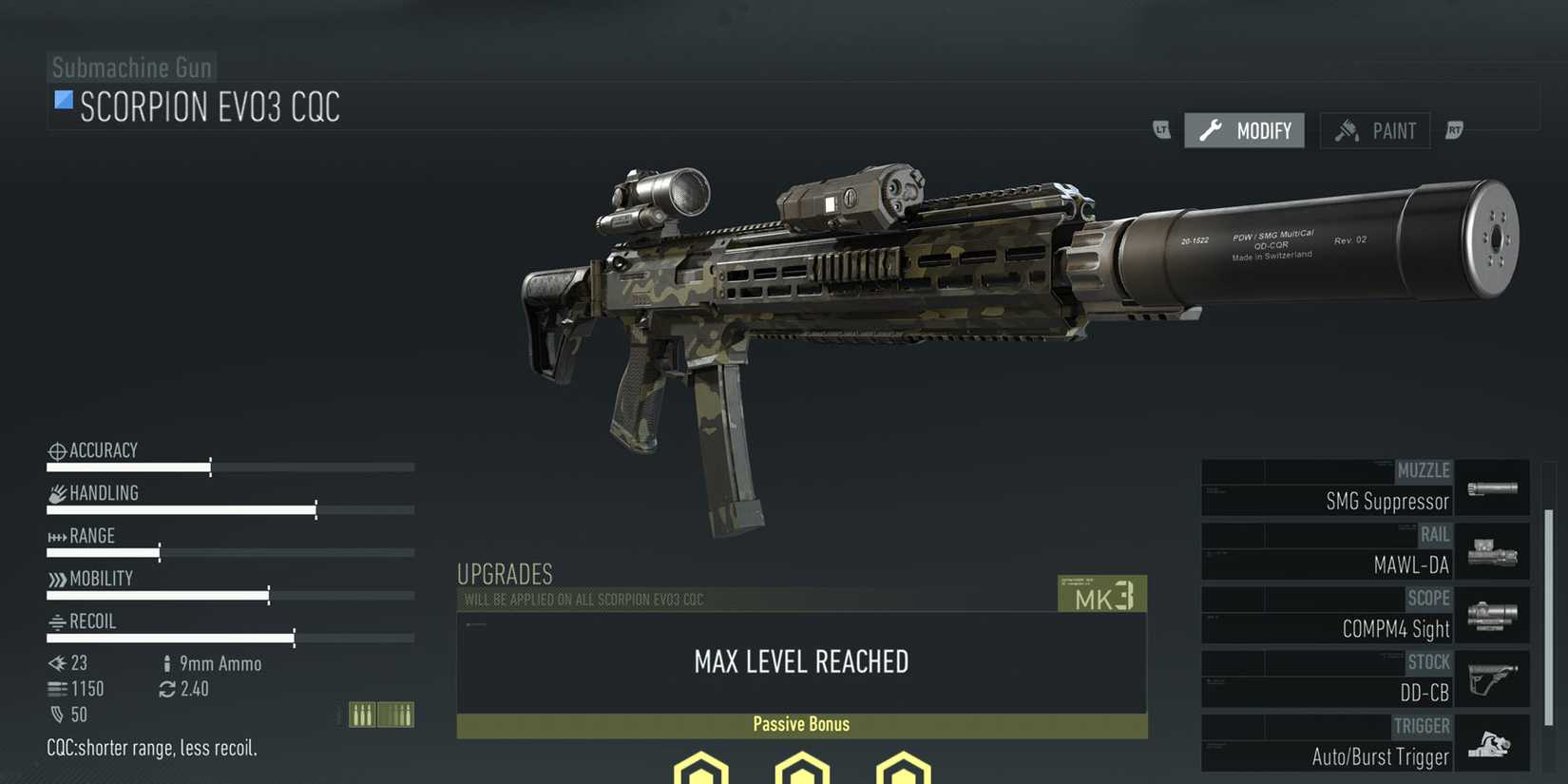This screenshot has height=784, width=1568.
Task: Click the 9mm Ammo bullet icon
Action: click(x=166, y=663)
